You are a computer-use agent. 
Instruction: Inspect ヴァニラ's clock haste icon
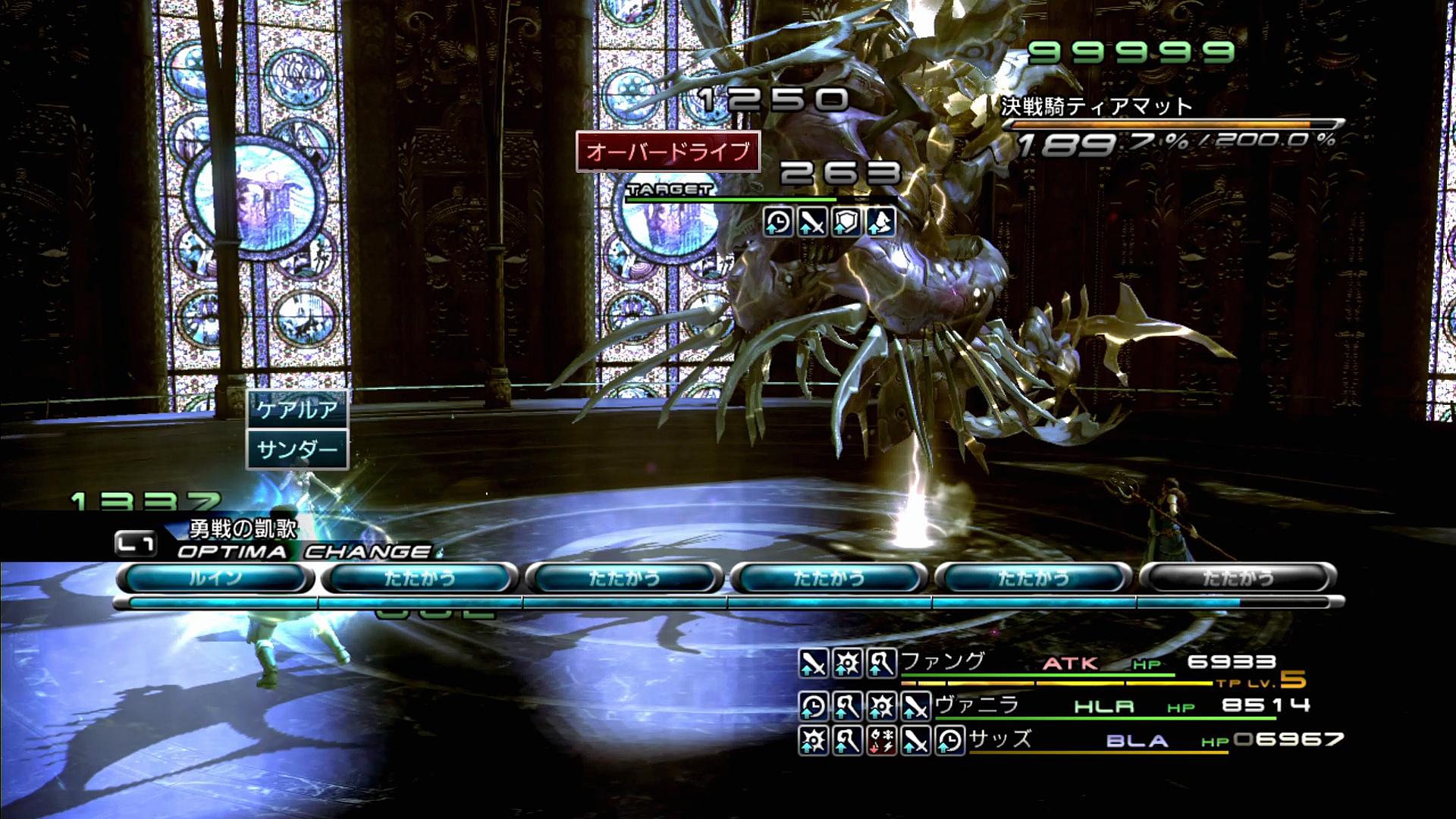[813, 707]
